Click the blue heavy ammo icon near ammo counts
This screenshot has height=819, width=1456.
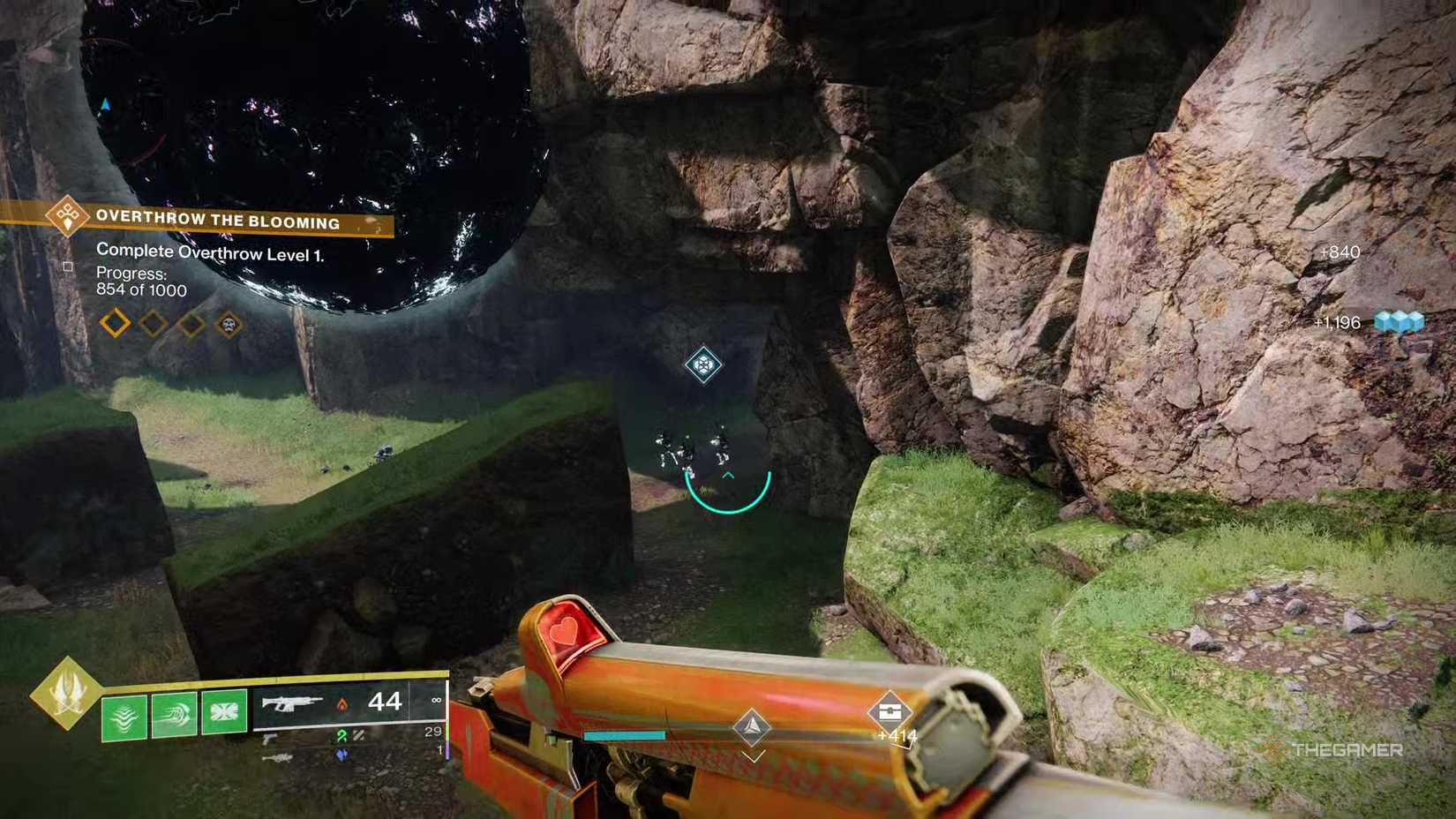coord(342,755)
